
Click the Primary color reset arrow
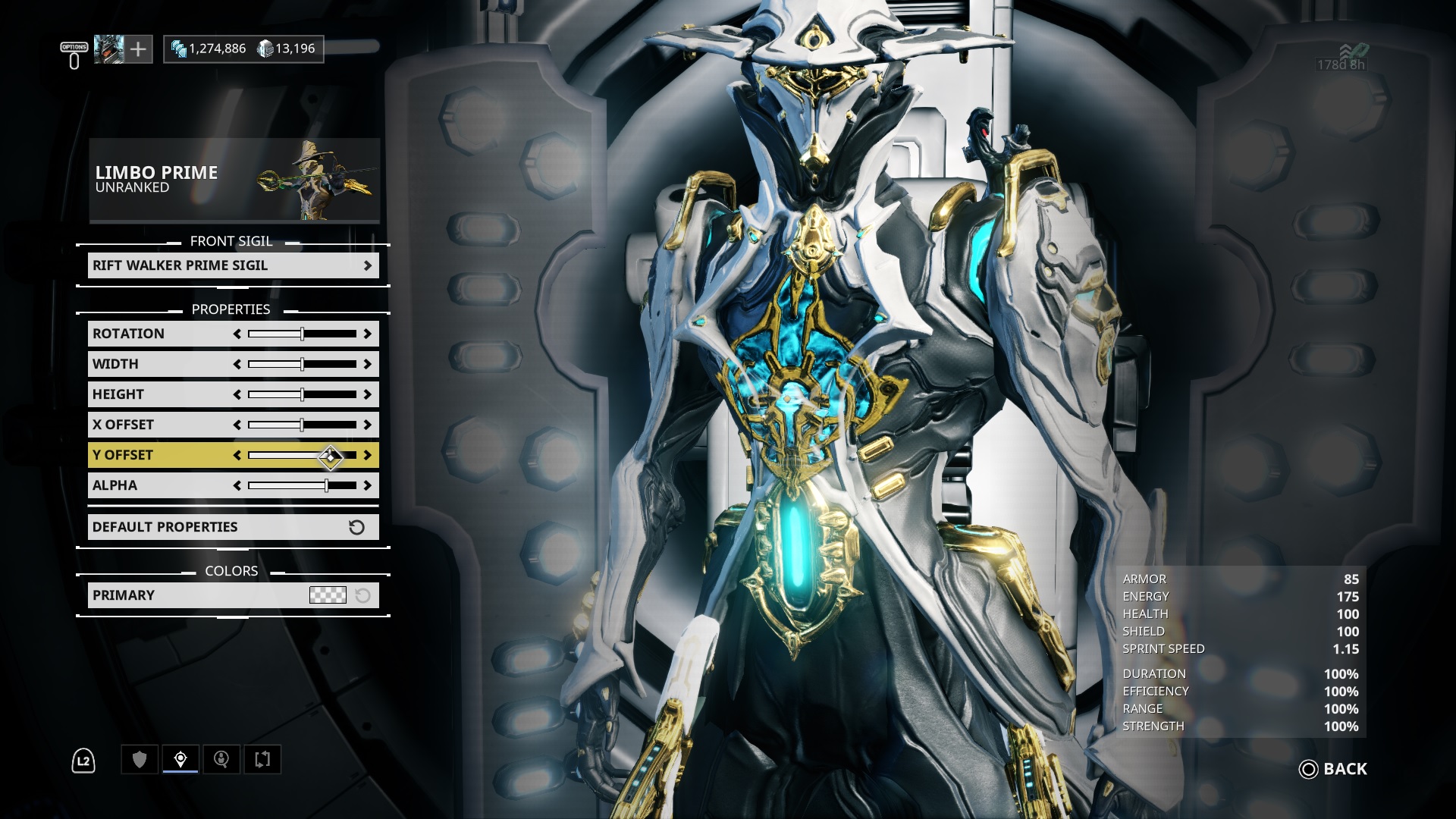pos(364,595)
